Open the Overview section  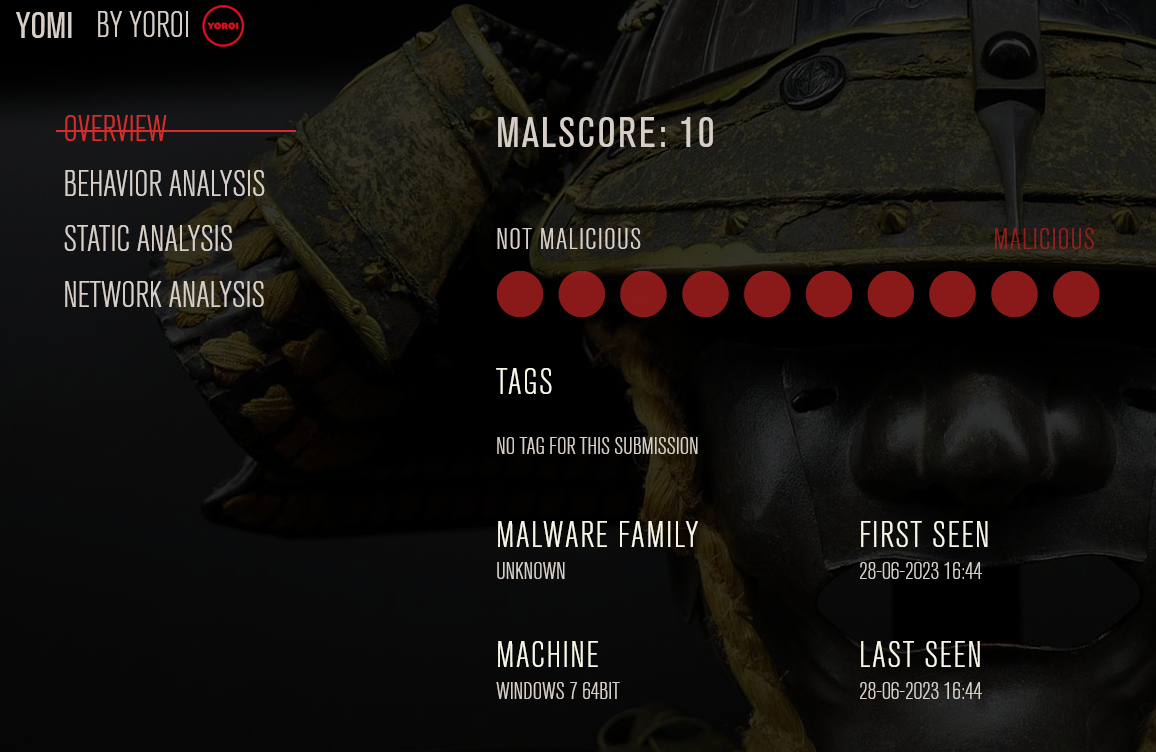pos(115,129)
